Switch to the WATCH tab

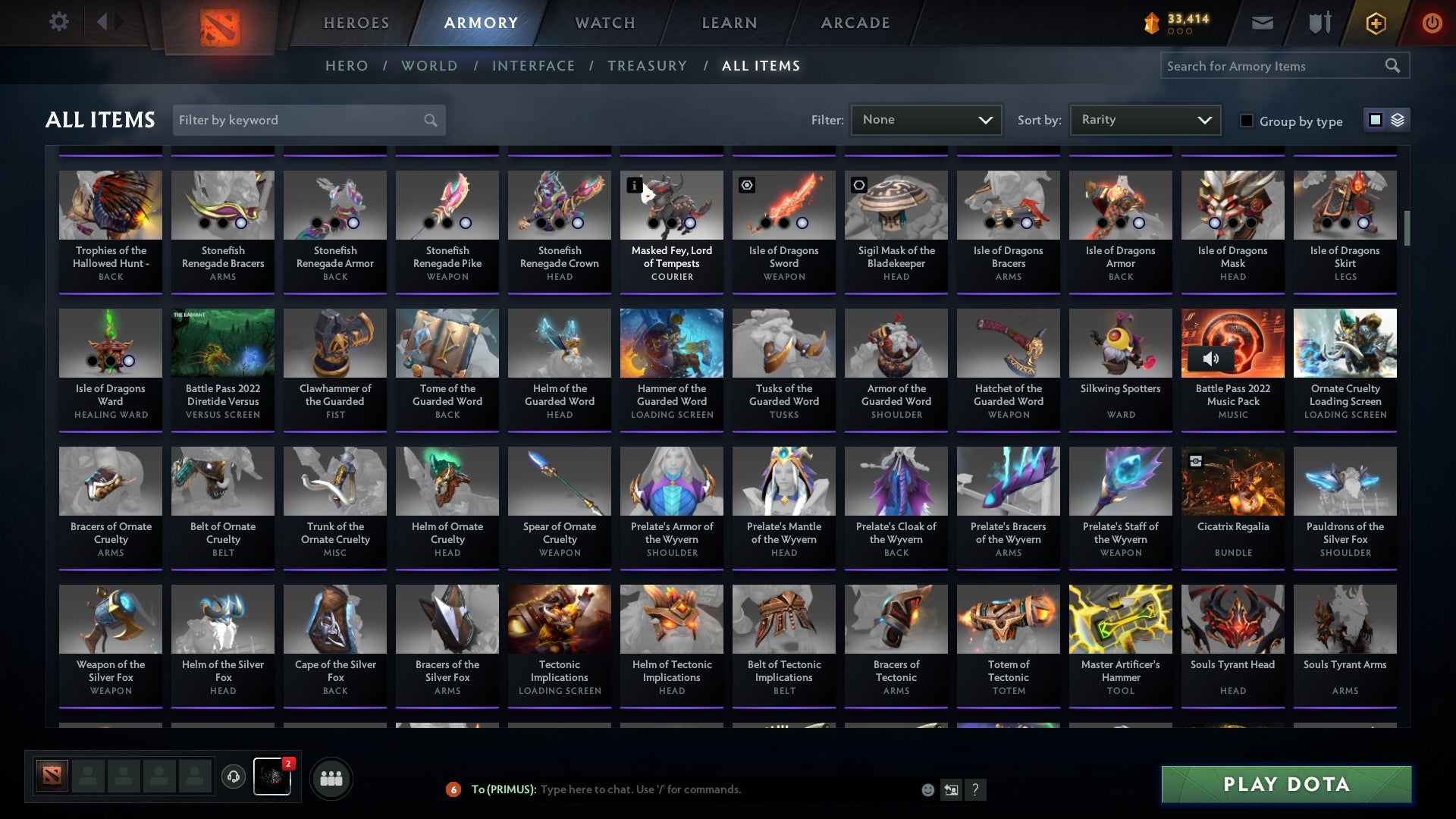click(604, 23)
